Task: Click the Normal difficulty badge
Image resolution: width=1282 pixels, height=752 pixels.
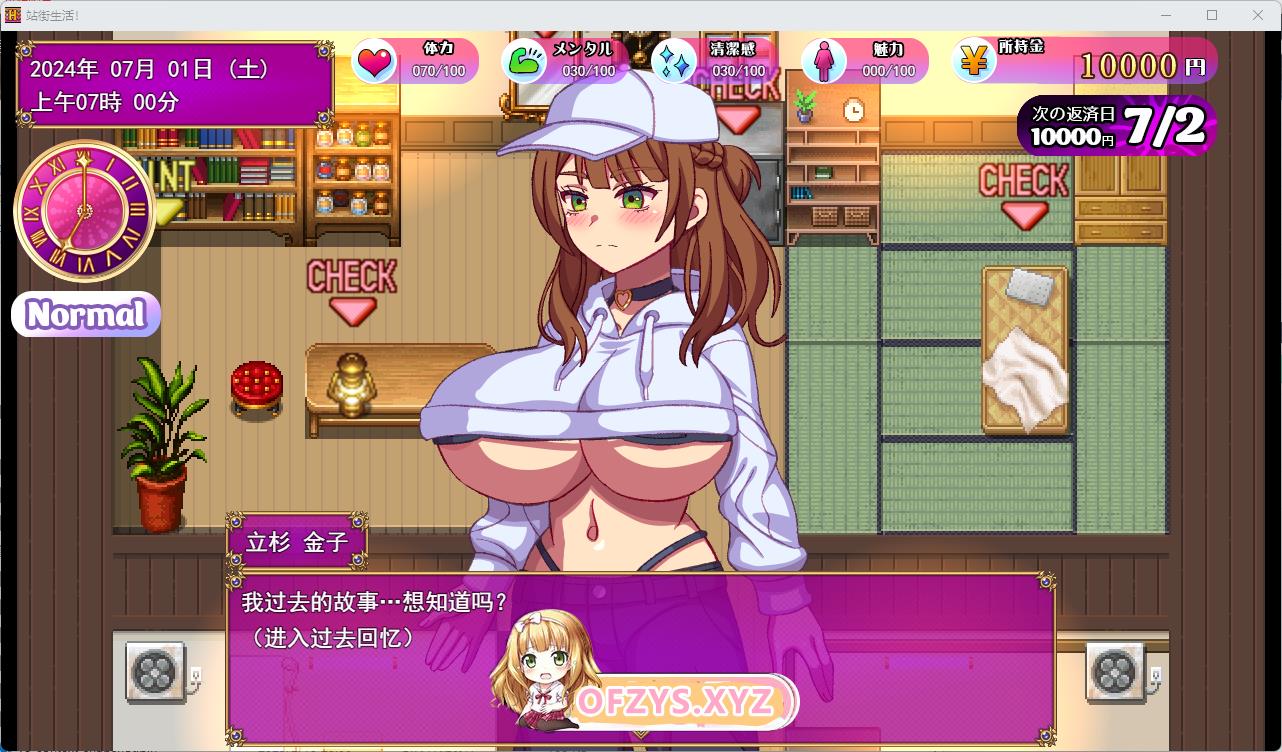Action: [86, 315]
